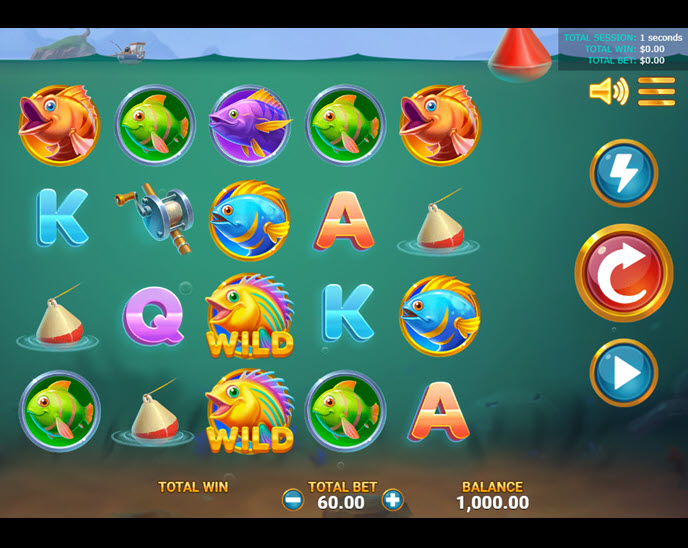The height and width of the screenshot is (548, 688).
Task: Activate the lightning bolt turbo button
Action: [623, 174]
